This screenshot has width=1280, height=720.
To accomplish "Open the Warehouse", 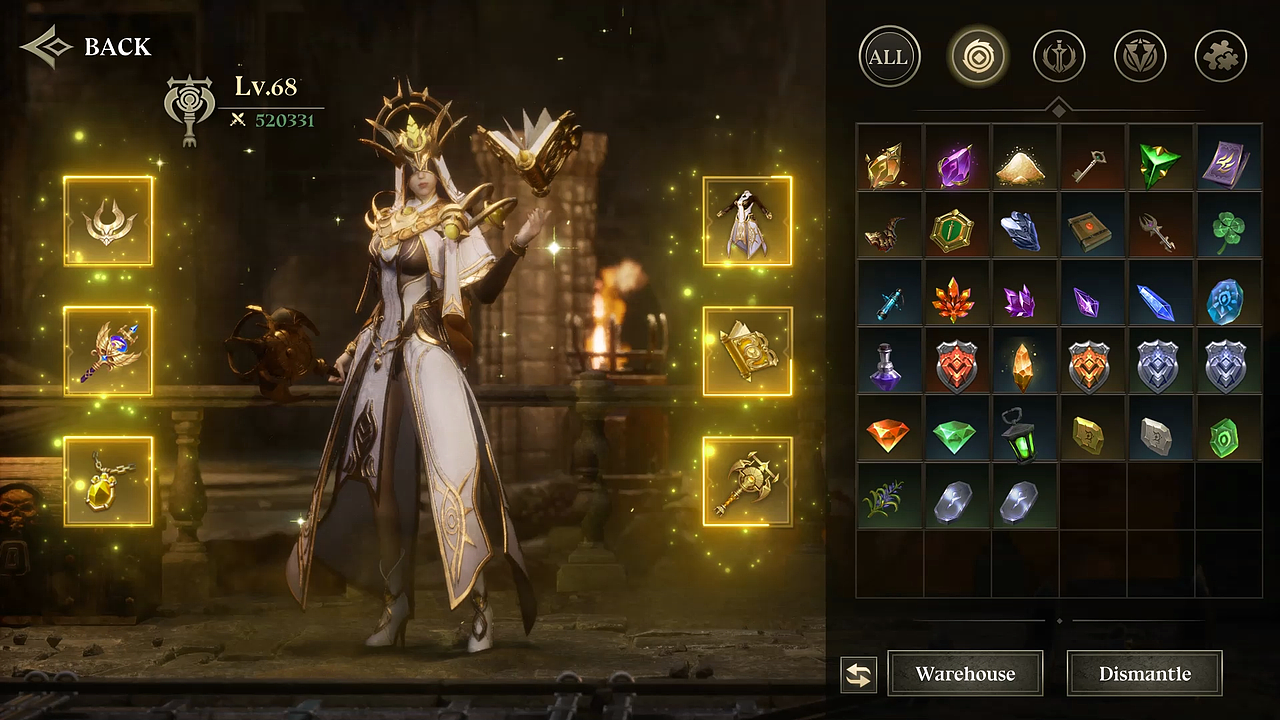I will point(965,673).
